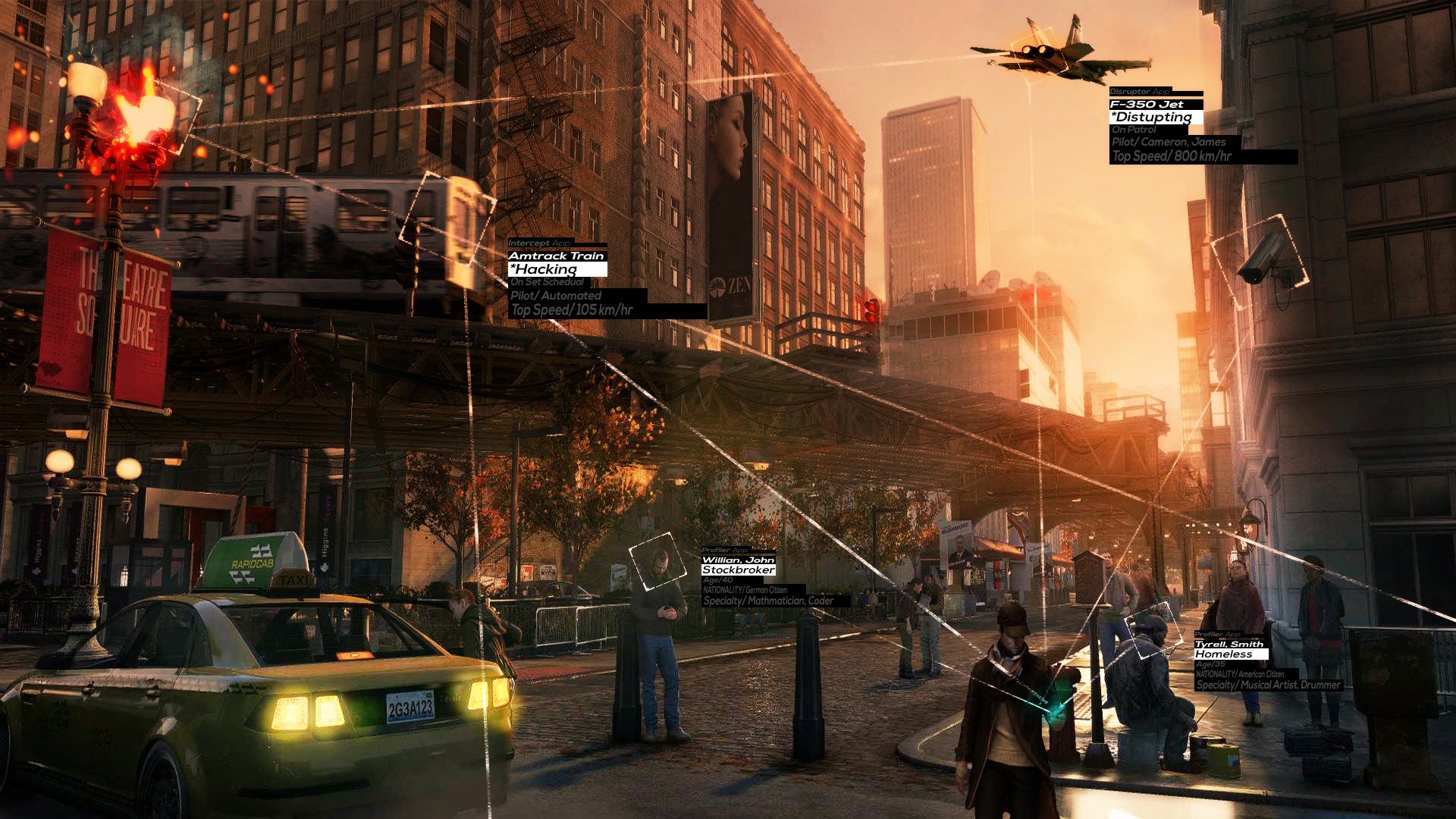The image size is (1456, 819).
Task: Target the bracket around the stockbroker's head
Action: tap(657, 561)
